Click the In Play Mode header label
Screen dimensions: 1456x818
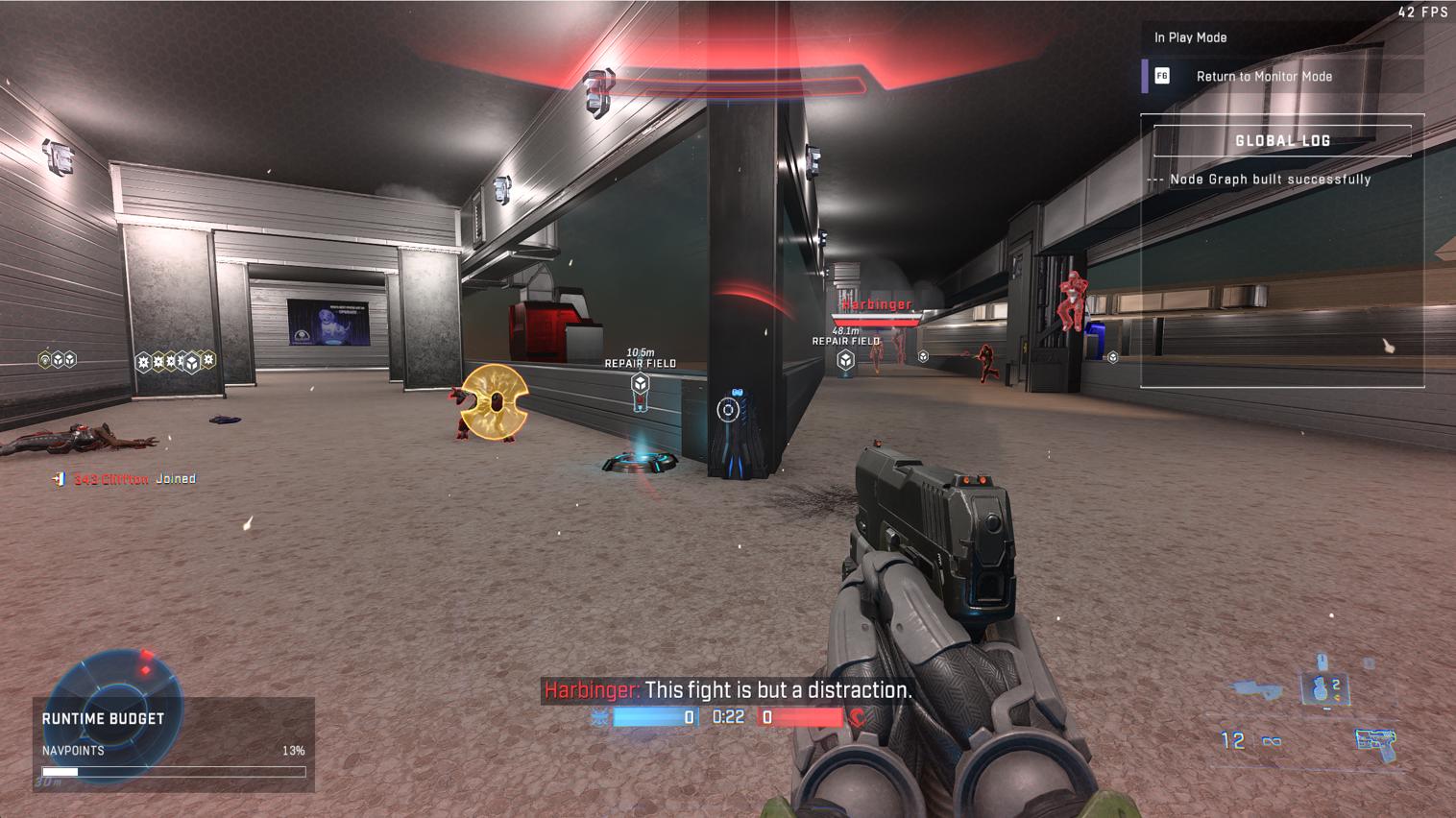pos(1191,37)
